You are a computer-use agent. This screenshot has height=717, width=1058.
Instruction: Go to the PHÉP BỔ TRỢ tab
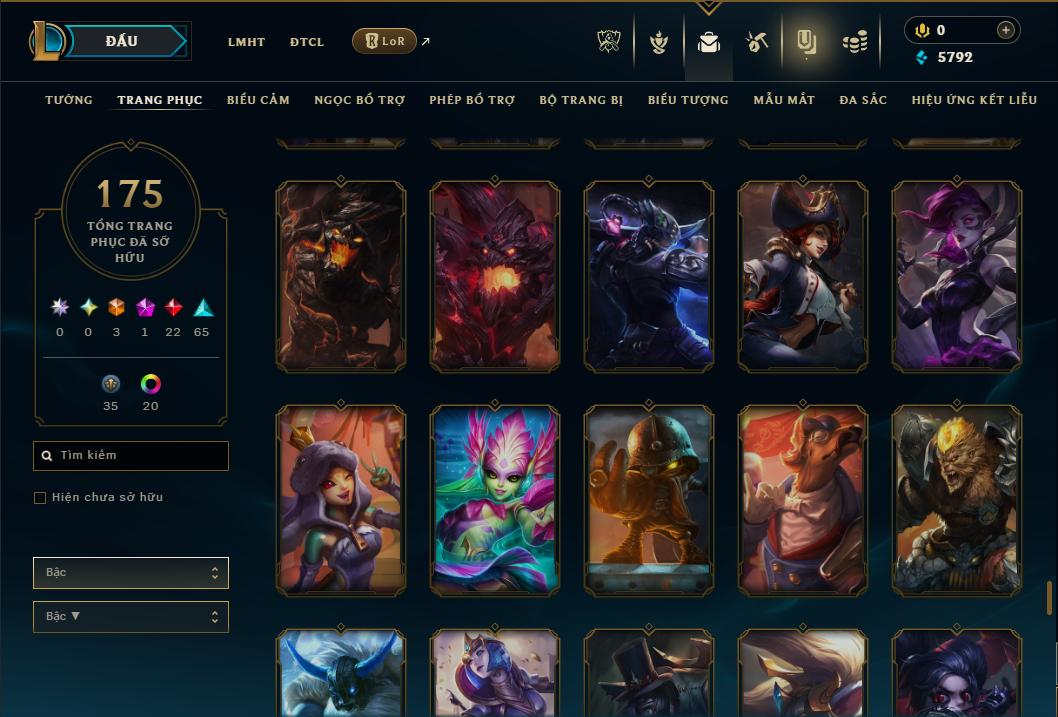click(472, 100)
